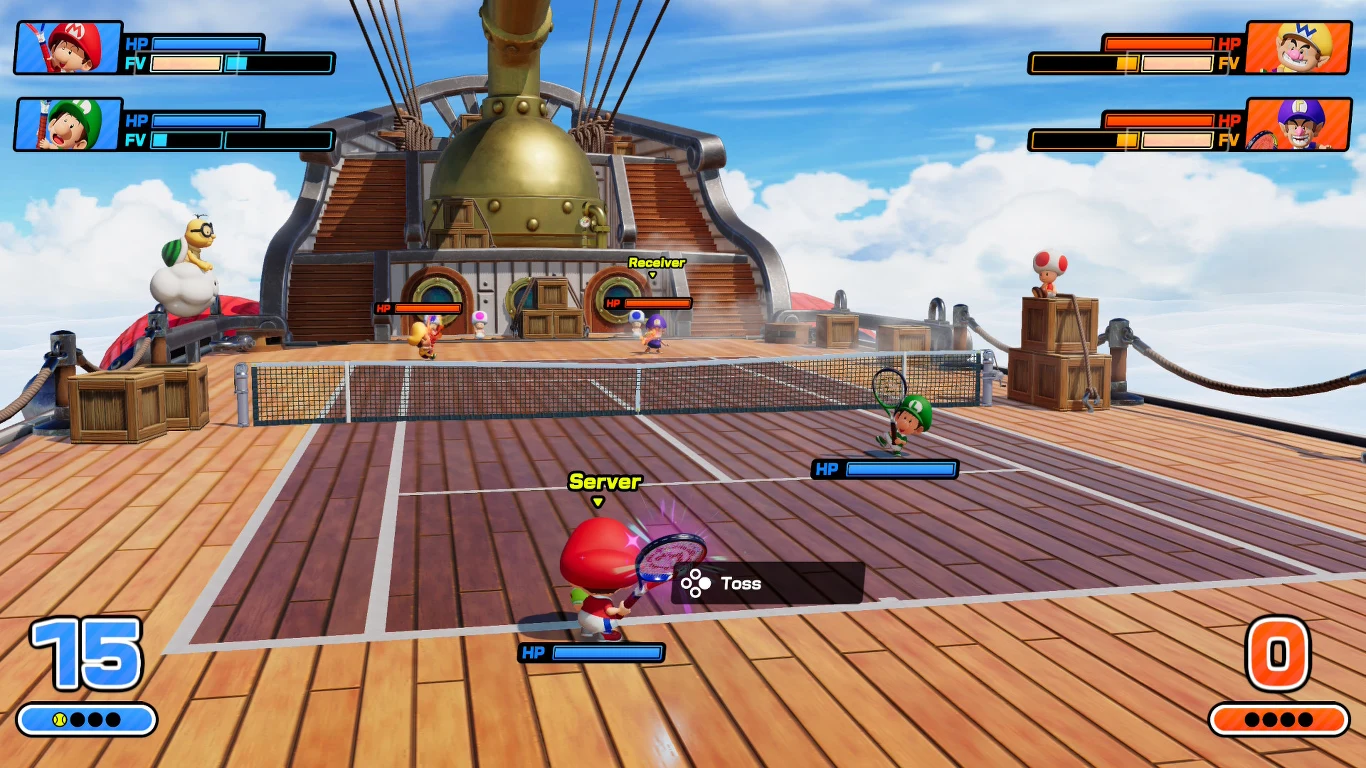The image size is (1366, 768).
Task: Select the Receiver label banner
Action: [655, 261]
